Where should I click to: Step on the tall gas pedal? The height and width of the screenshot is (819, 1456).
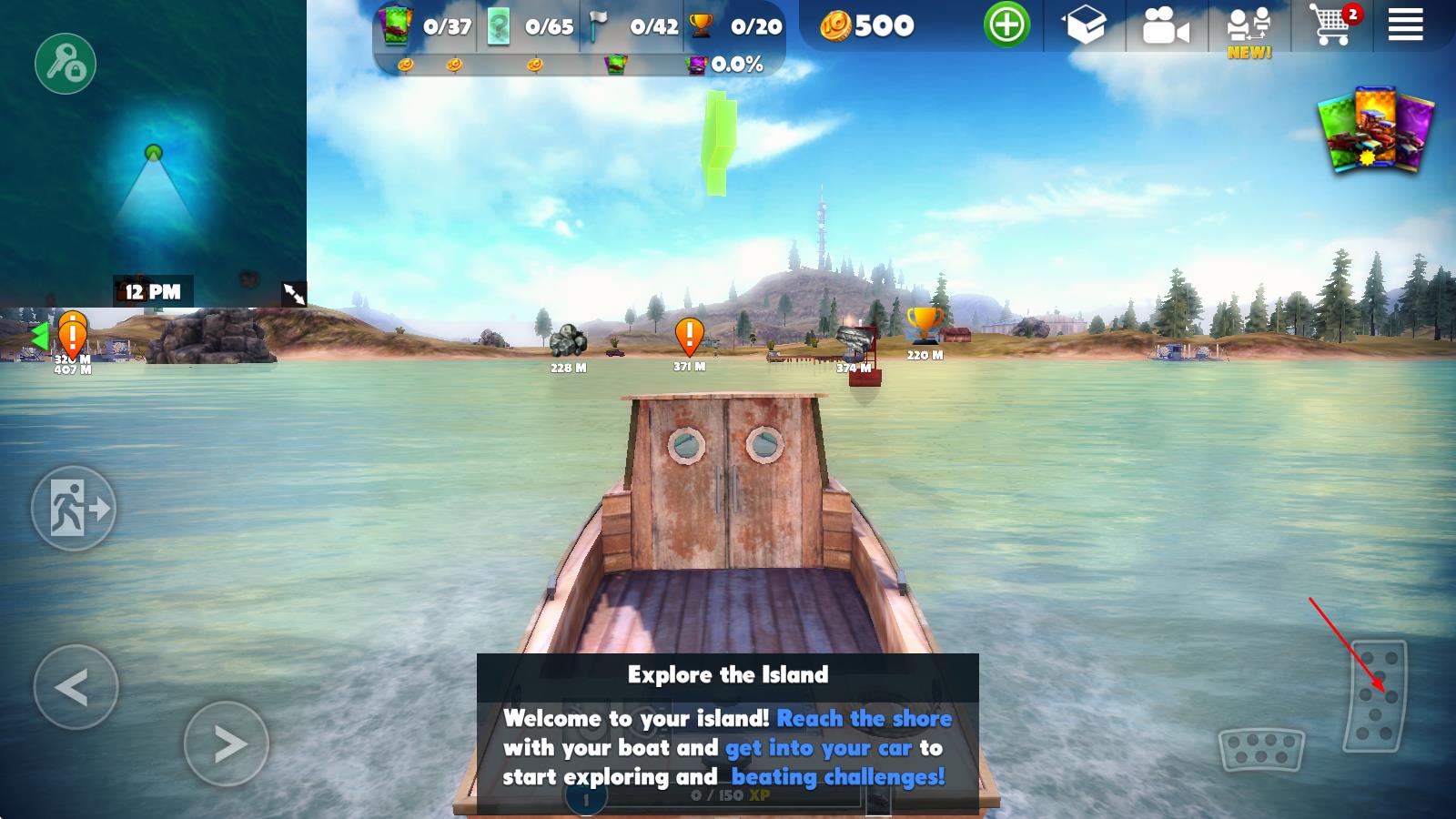(x=1376, y=696)
